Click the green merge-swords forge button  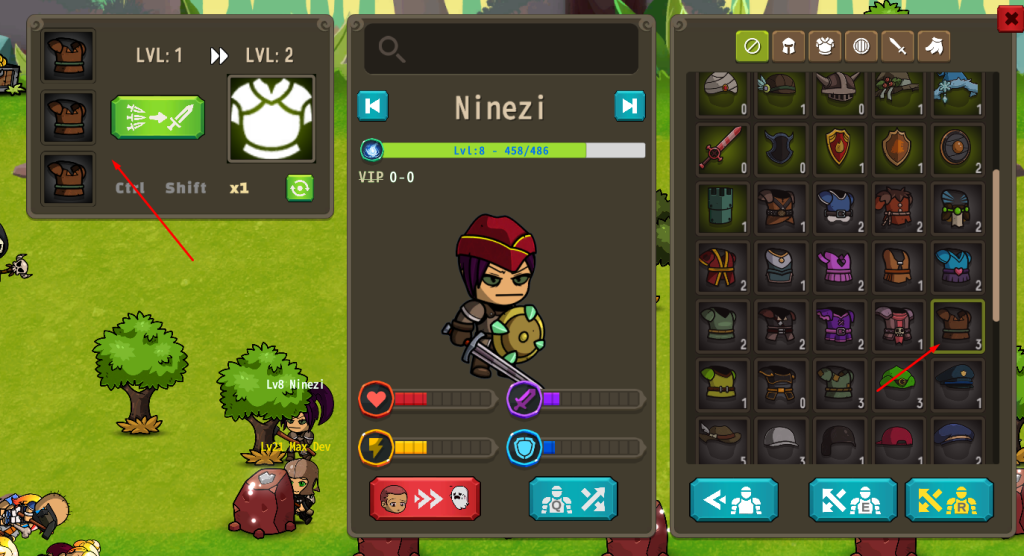coord(157,118)
